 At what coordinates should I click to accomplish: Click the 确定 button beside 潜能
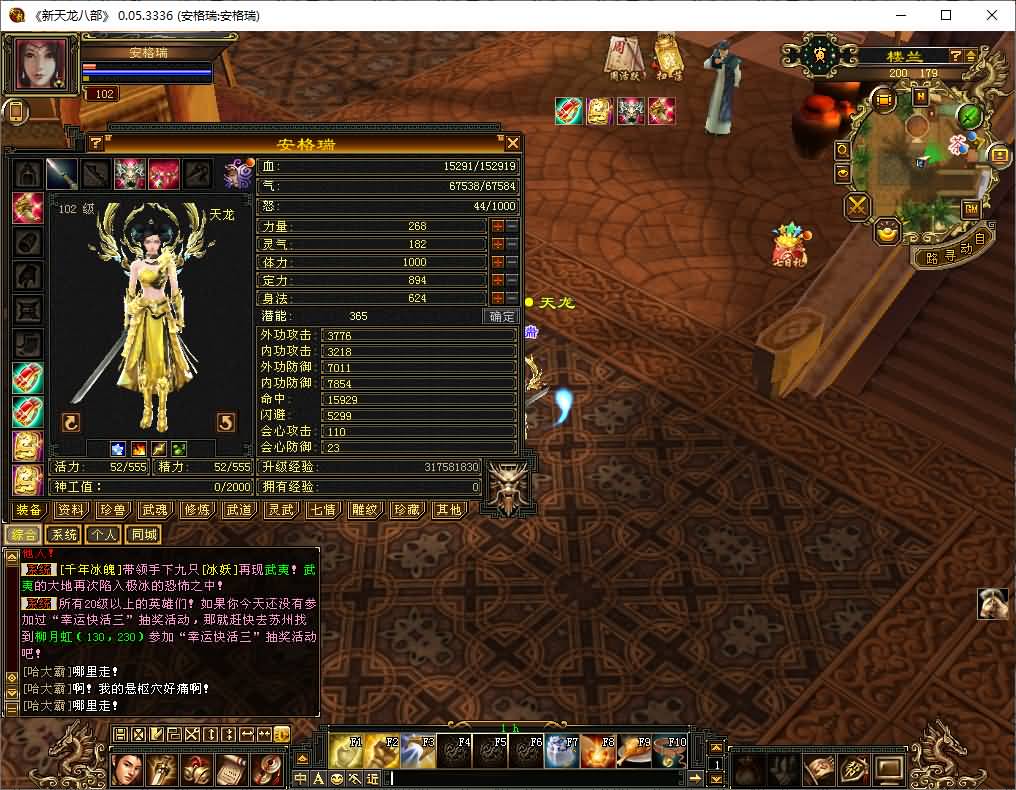(x=501, y=316)
